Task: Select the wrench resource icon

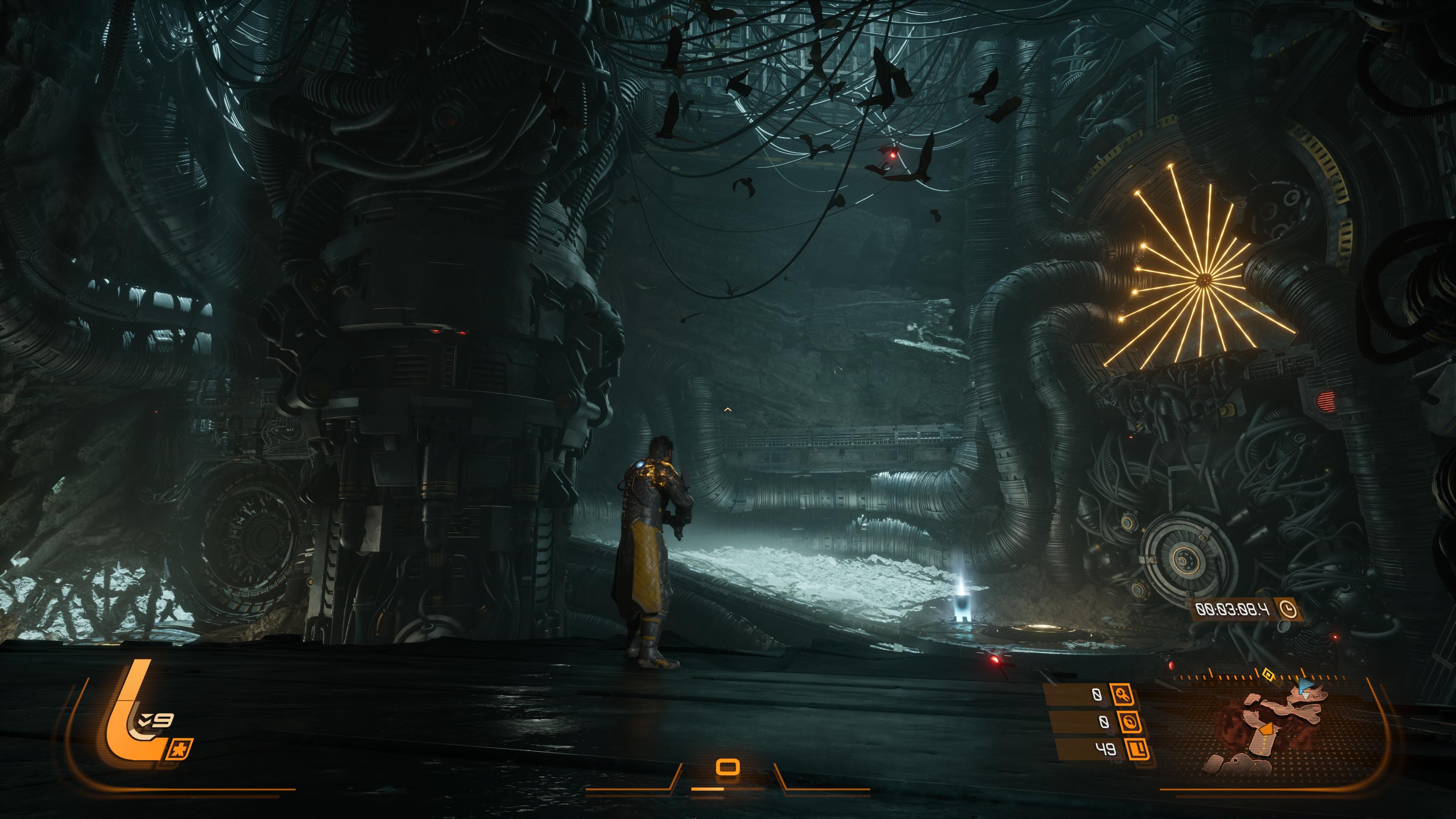Action: coord(1122,693)
